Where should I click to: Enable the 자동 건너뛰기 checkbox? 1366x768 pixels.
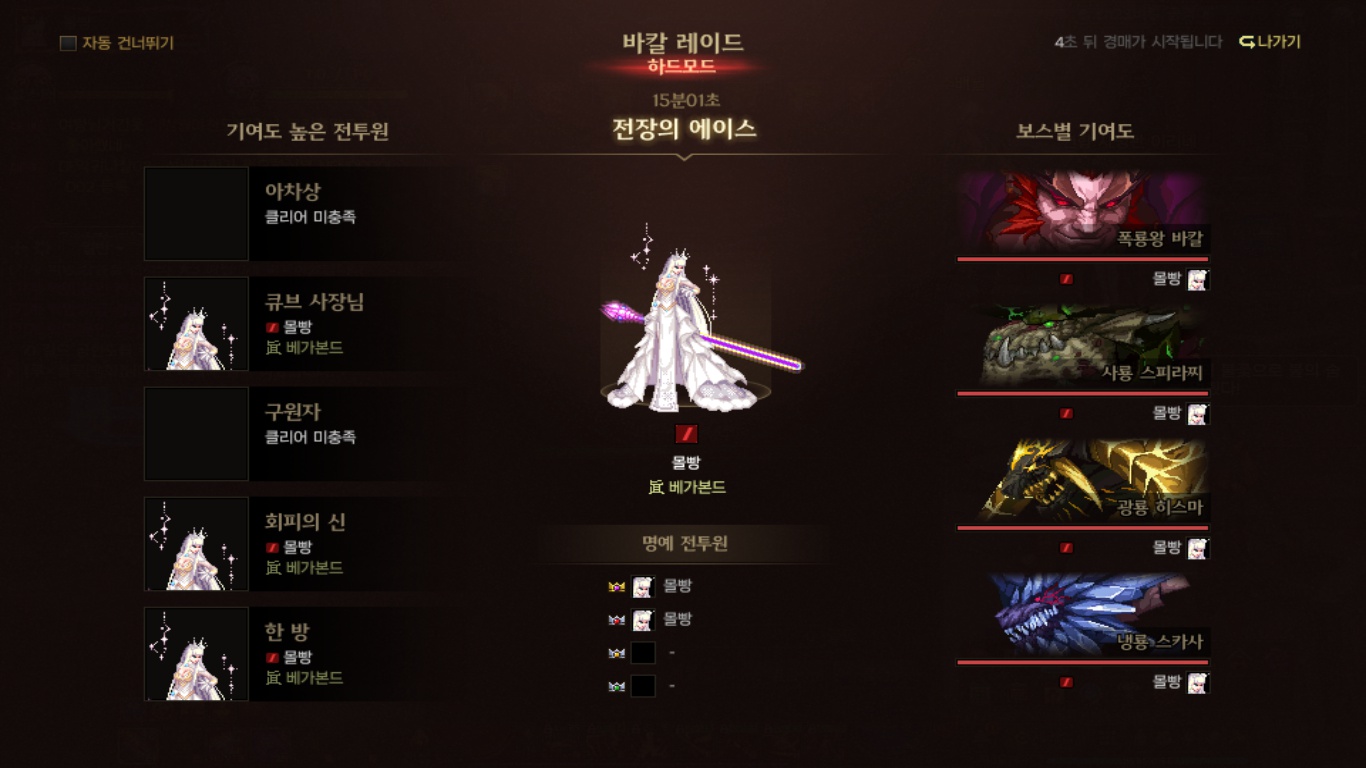point(66,43)
